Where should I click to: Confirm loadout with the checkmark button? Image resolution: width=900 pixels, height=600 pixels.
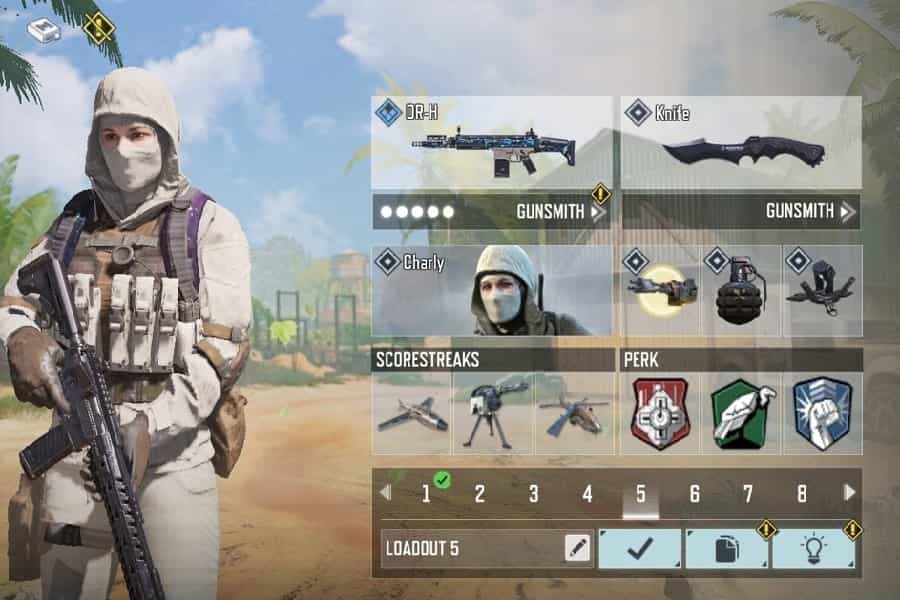[640, 548]
